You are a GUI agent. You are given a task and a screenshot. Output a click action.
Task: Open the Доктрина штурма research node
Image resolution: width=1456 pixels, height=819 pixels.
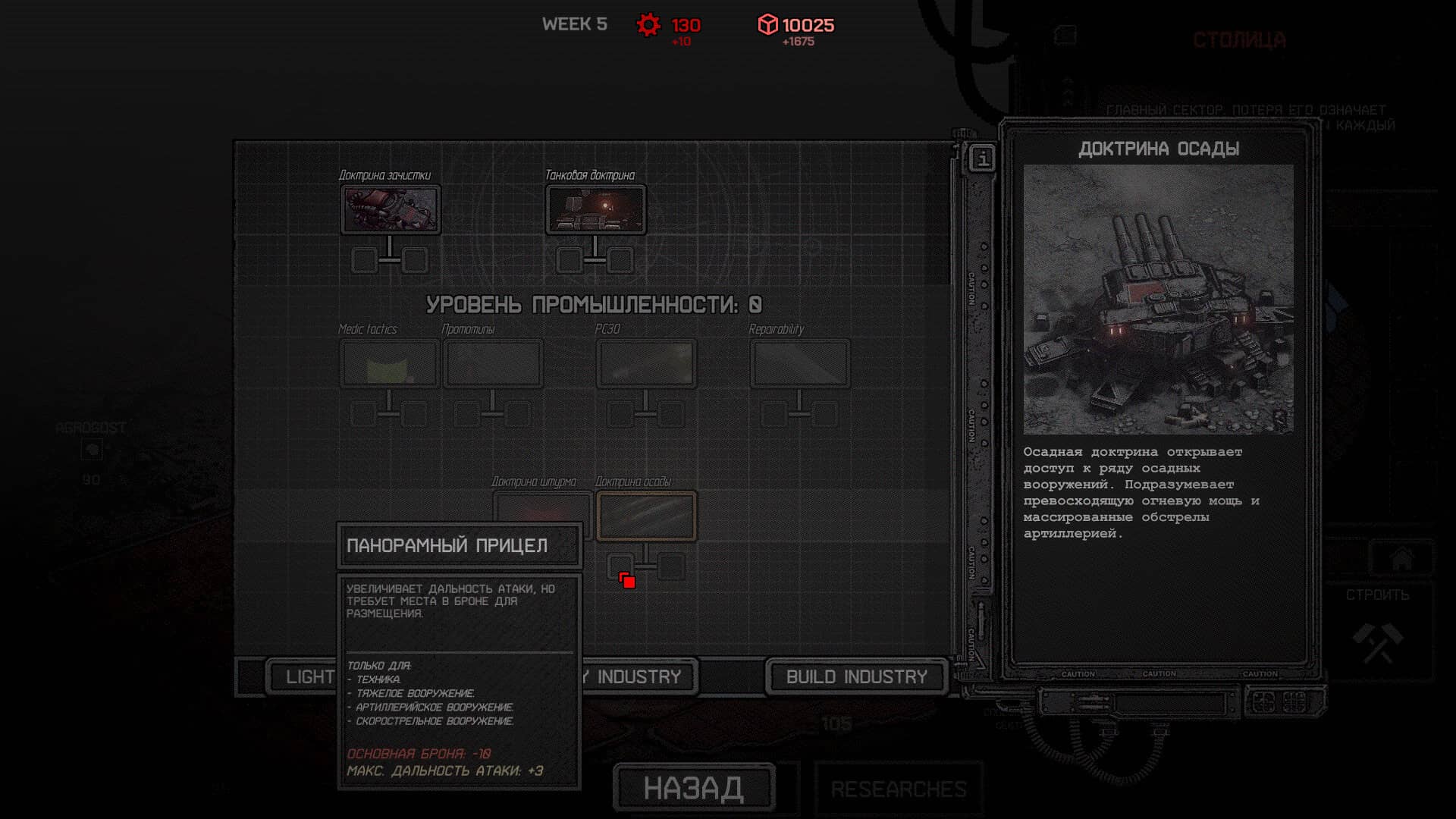(542, 507)
